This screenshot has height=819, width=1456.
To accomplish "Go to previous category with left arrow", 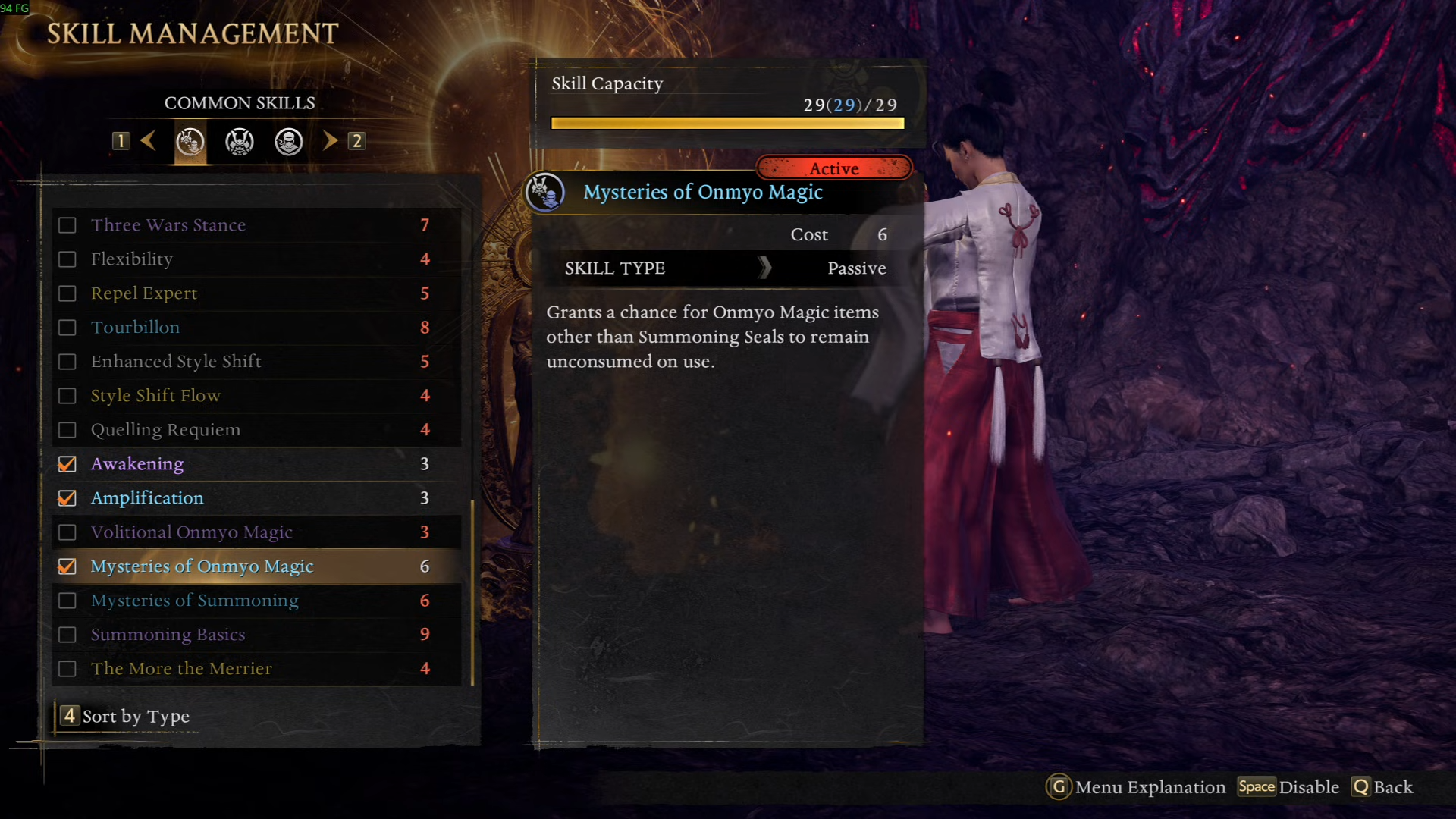I will (149, 140).
